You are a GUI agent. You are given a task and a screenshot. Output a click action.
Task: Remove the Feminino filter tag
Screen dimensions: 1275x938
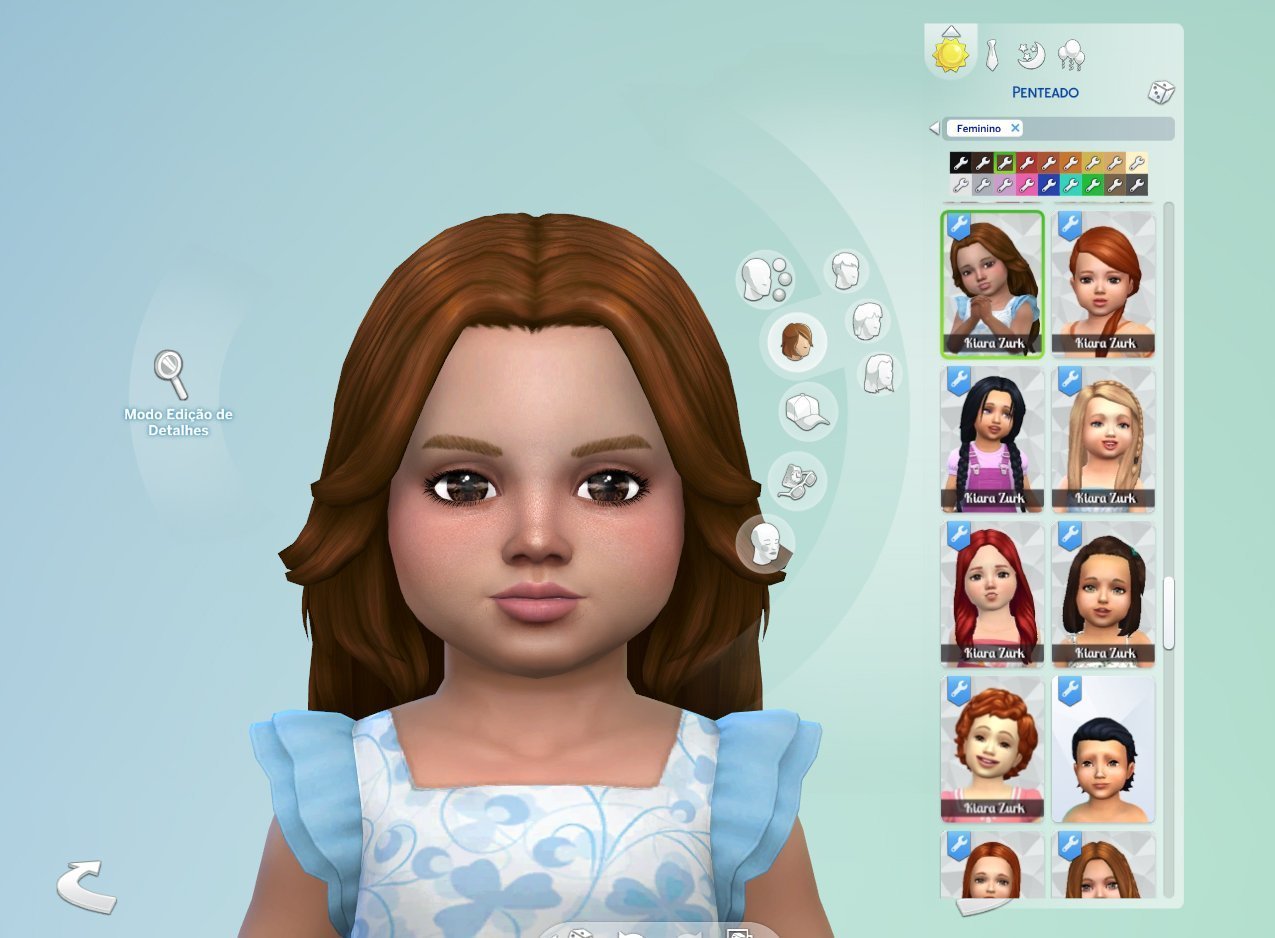coord(1015,128)
